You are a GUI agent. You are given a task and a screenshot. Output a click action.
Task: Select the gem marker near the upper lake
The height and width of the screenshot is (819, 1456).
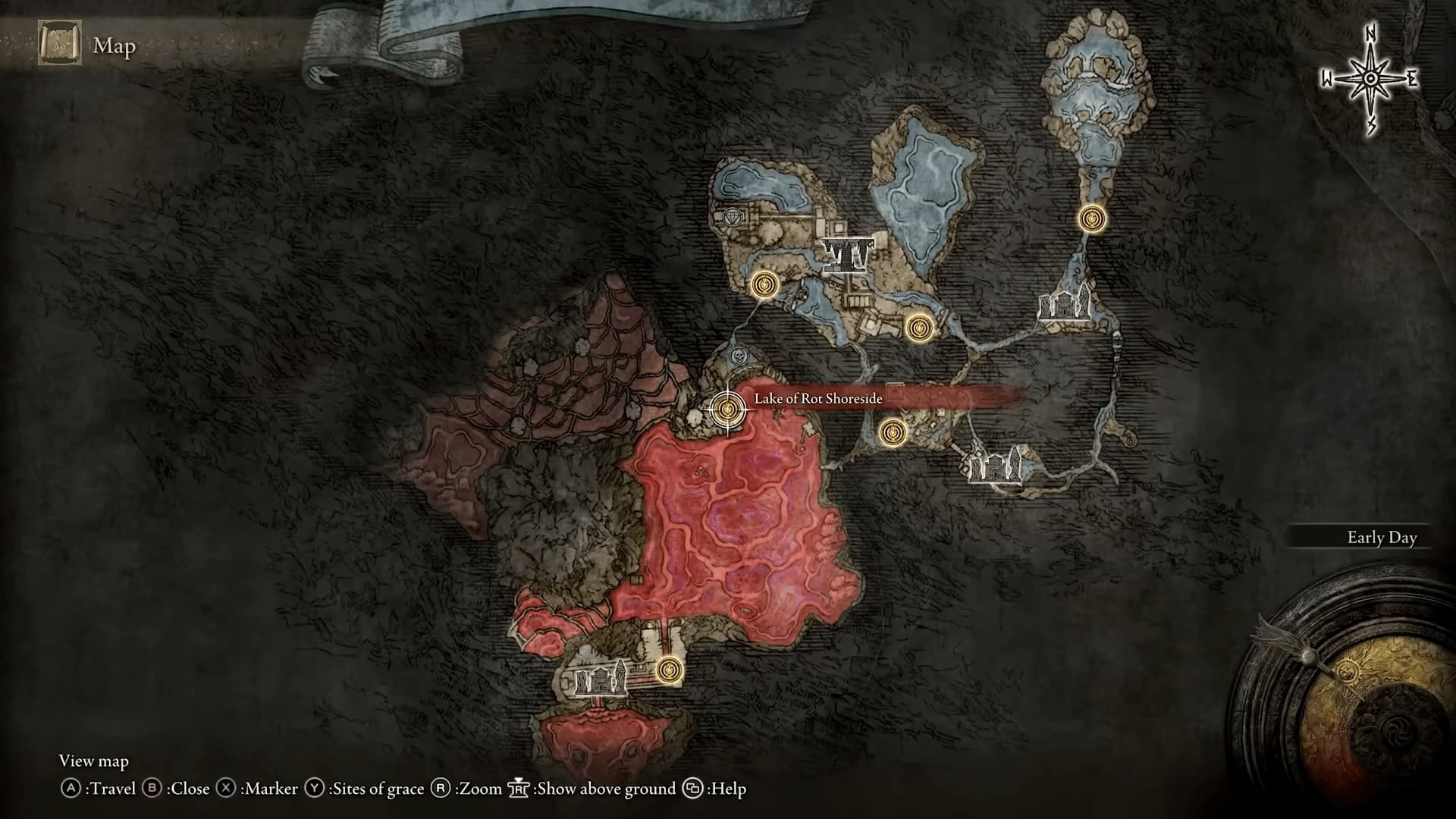(x=732, y=218)
